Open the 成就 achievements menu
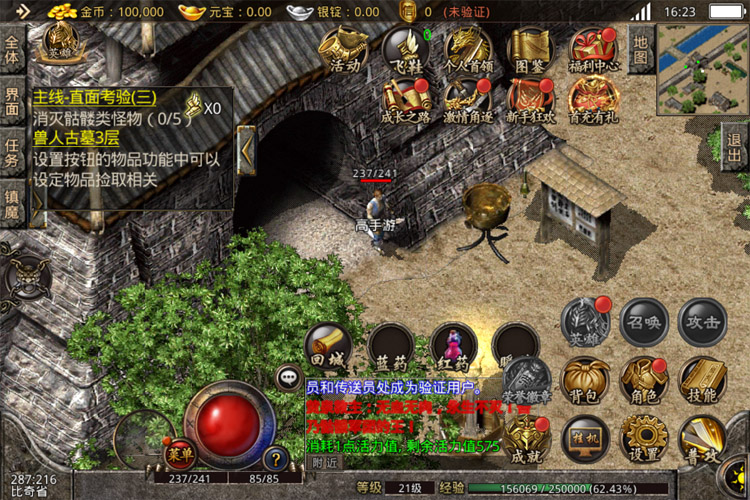The height and width of the screenshot is (500, 750). [525, 439]
